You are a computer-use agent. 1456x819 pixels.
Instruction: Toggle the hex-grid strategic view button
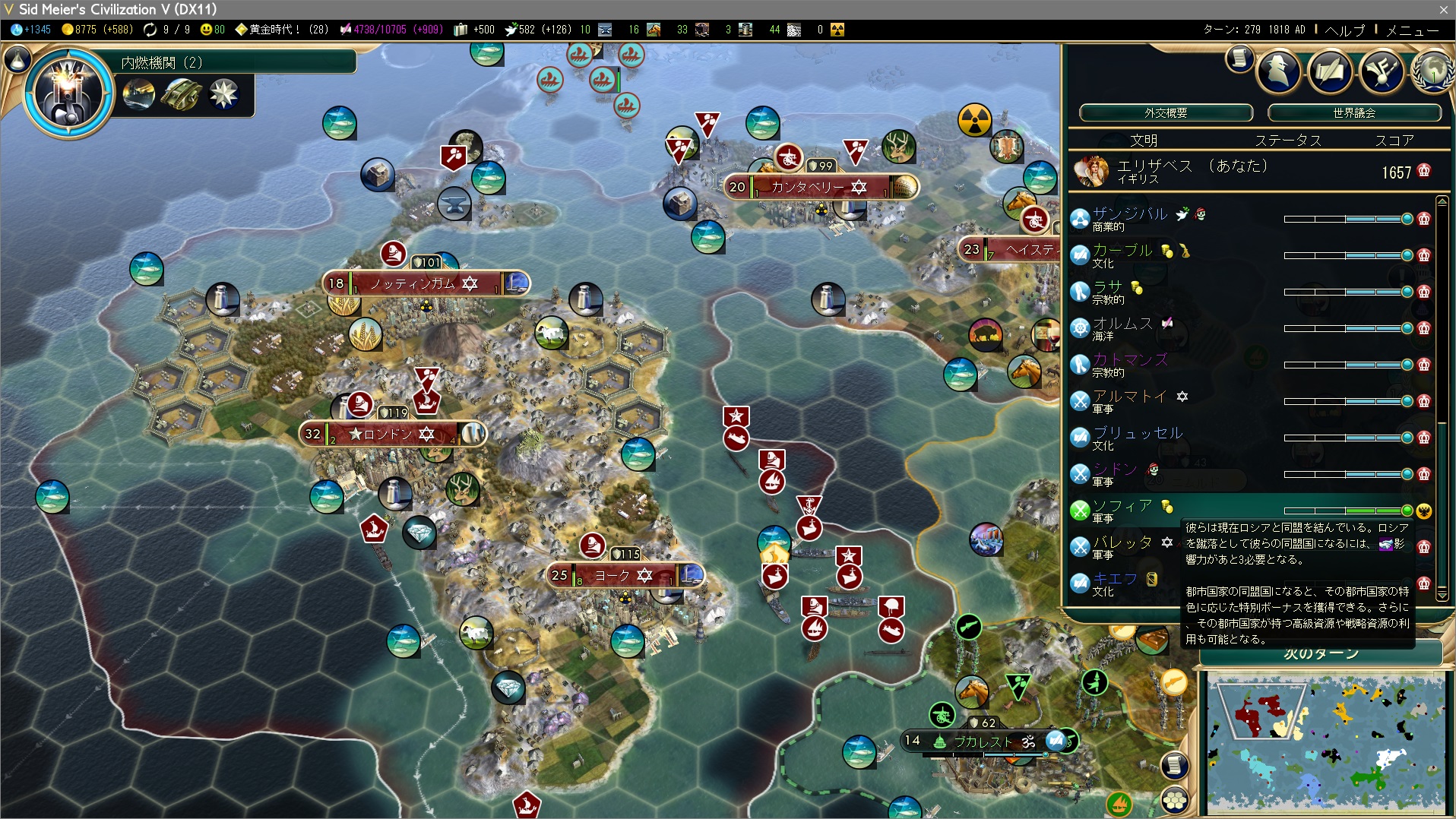[x=1176, y=799]
